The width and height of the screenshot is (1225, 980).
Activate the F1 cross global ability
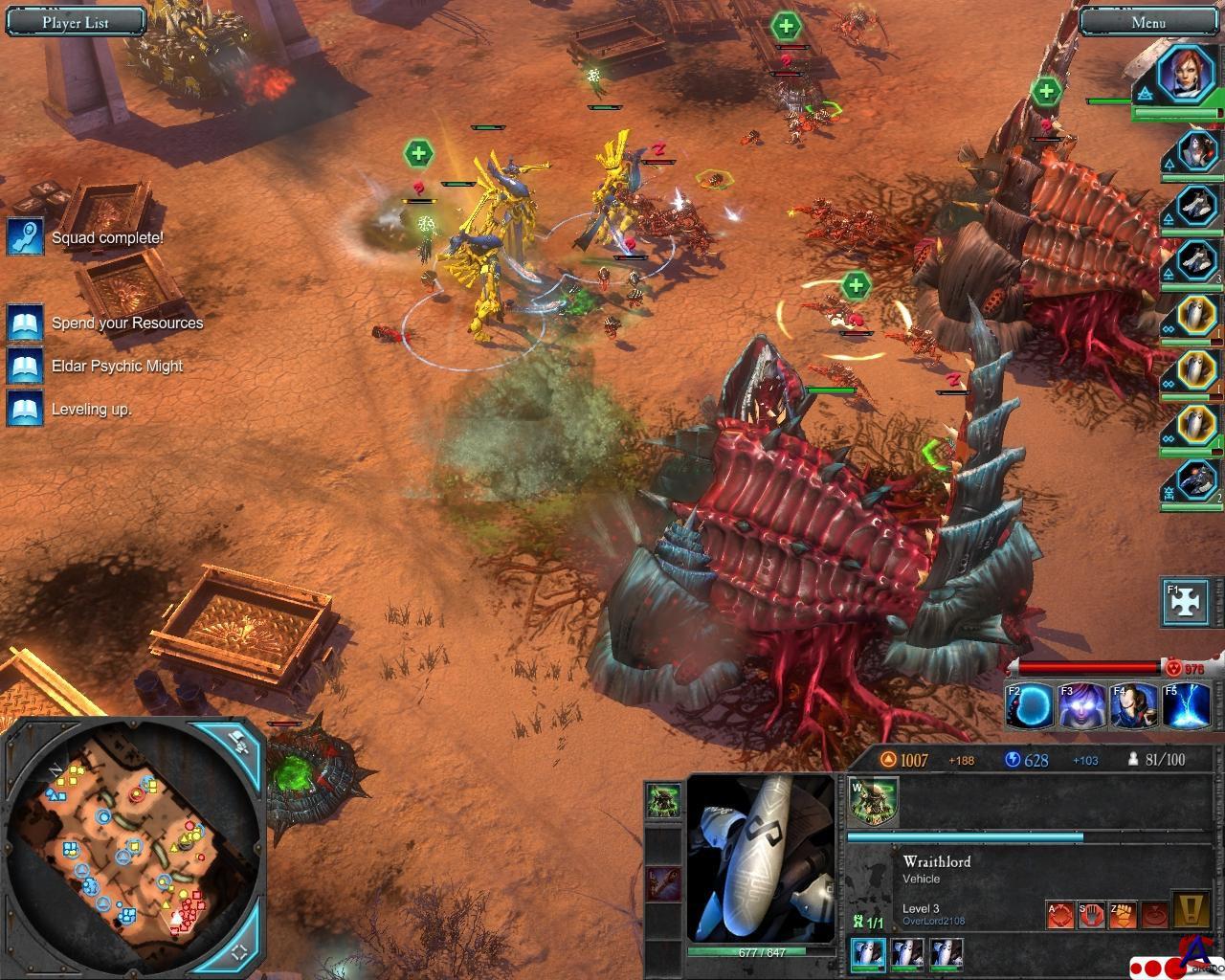click(1185, 600)
